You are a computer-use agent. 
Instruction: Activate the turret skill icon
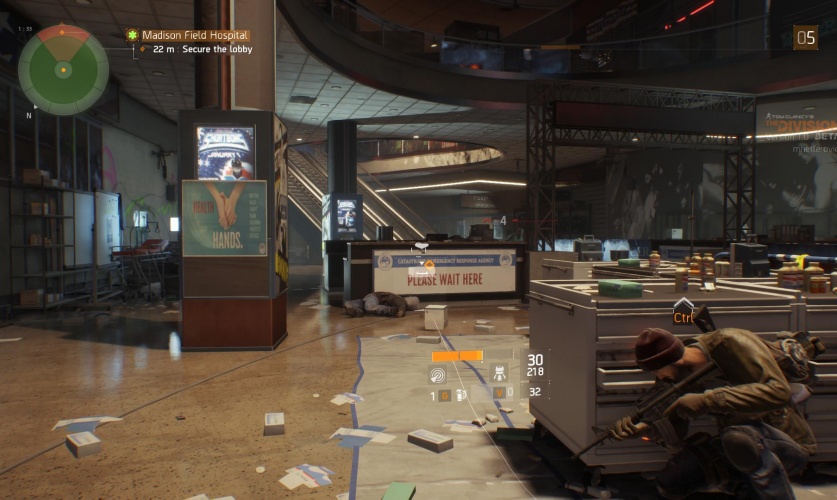tap(499, 374)
